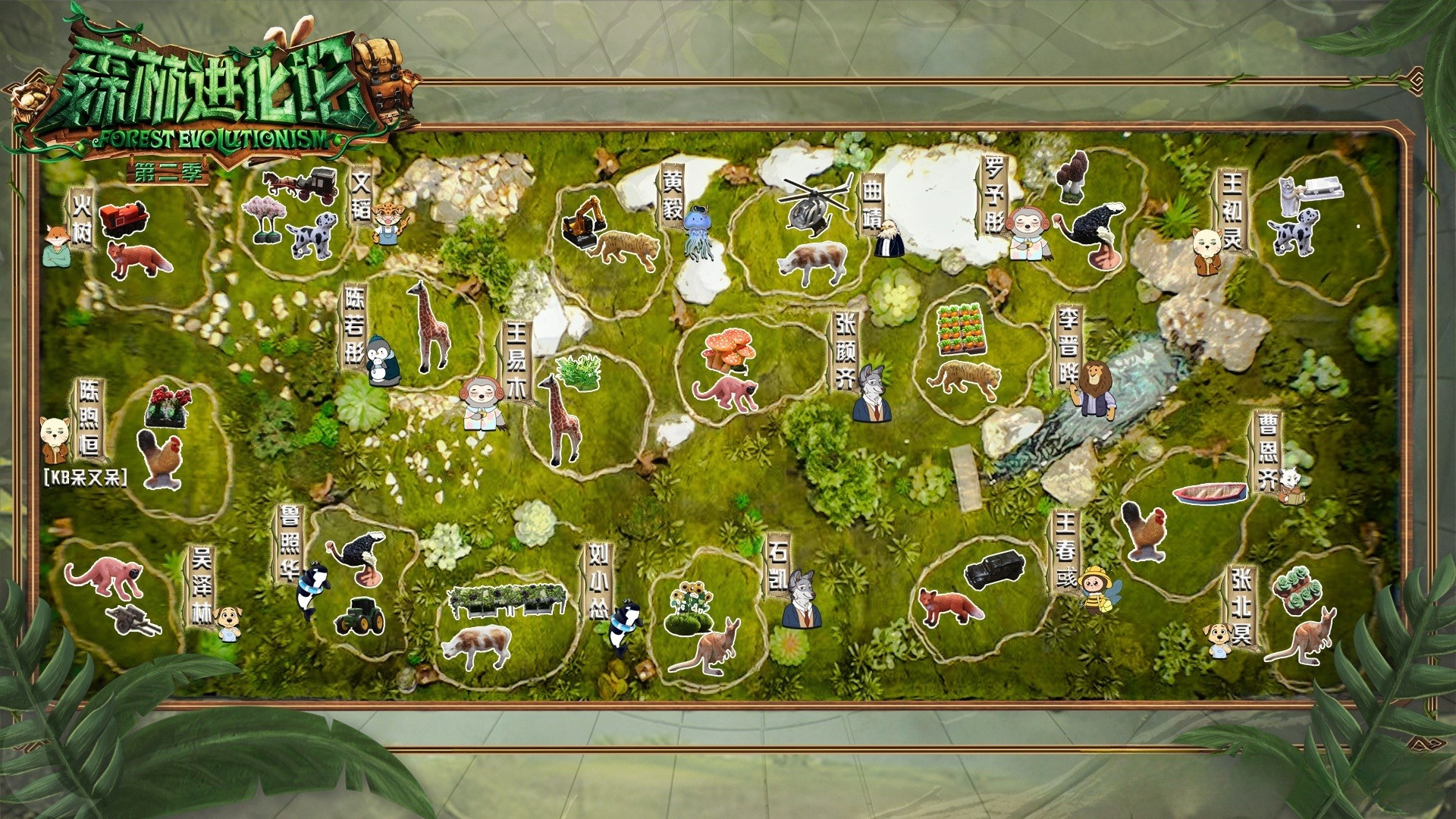Select the 曲靖 name sign
1456x819 pixels.
[x=872, y=205]
